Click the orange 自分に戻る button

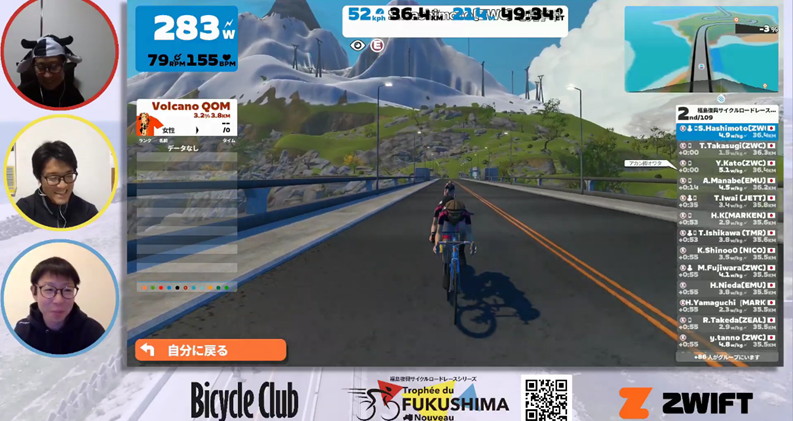211,350
